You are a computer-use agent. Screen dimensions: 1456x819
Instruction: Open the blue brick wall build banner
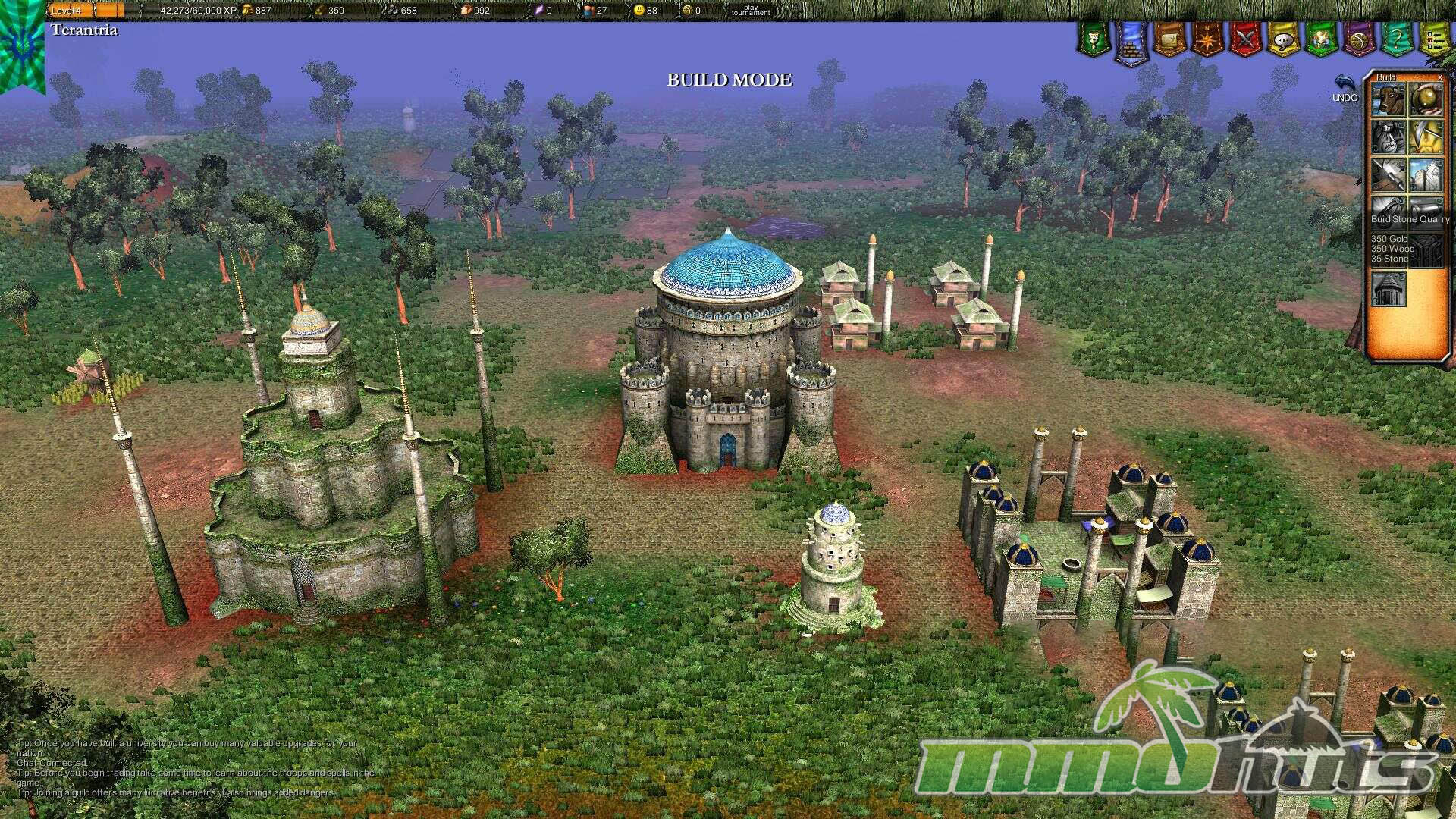tap(1131, 40)
